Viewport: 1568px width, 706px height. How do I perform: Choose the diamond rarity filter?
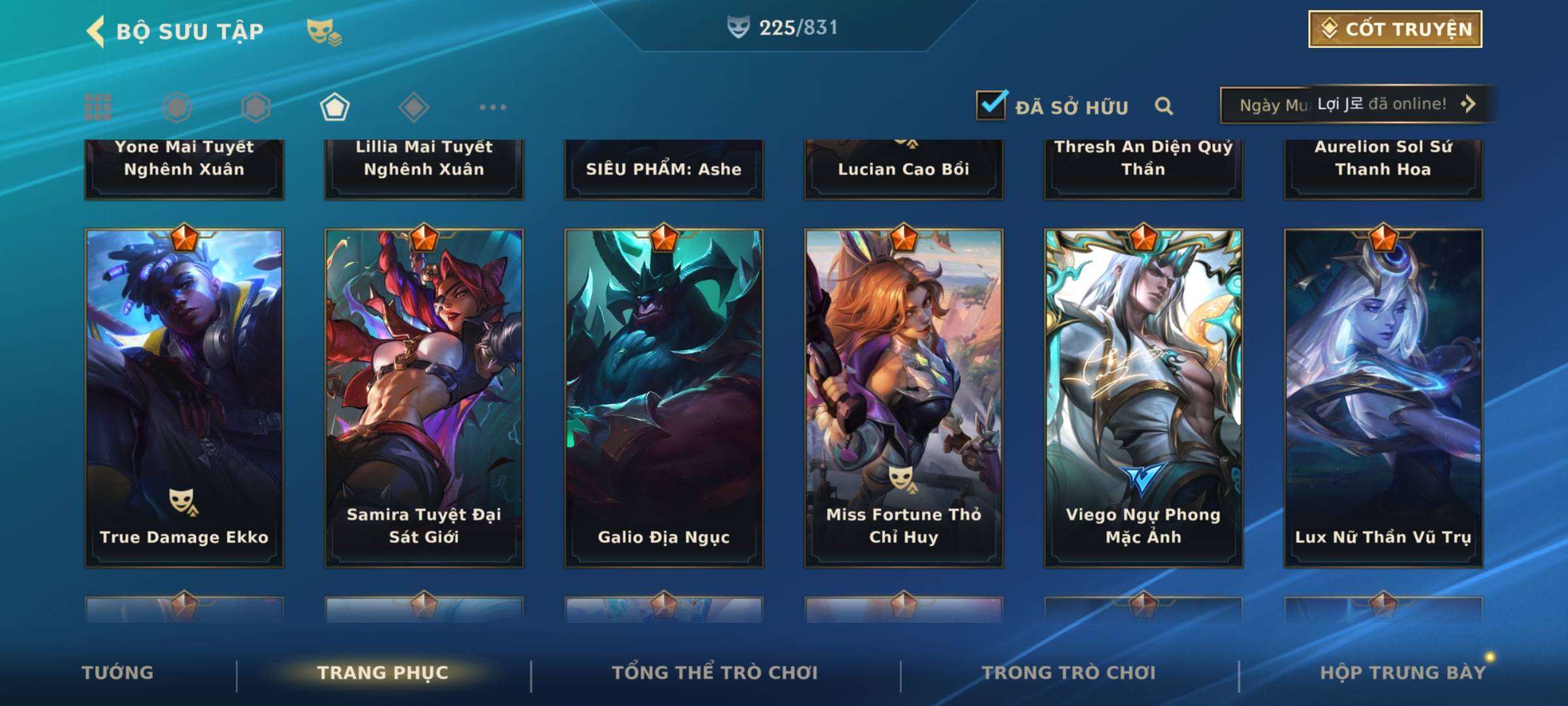(414, 107)
